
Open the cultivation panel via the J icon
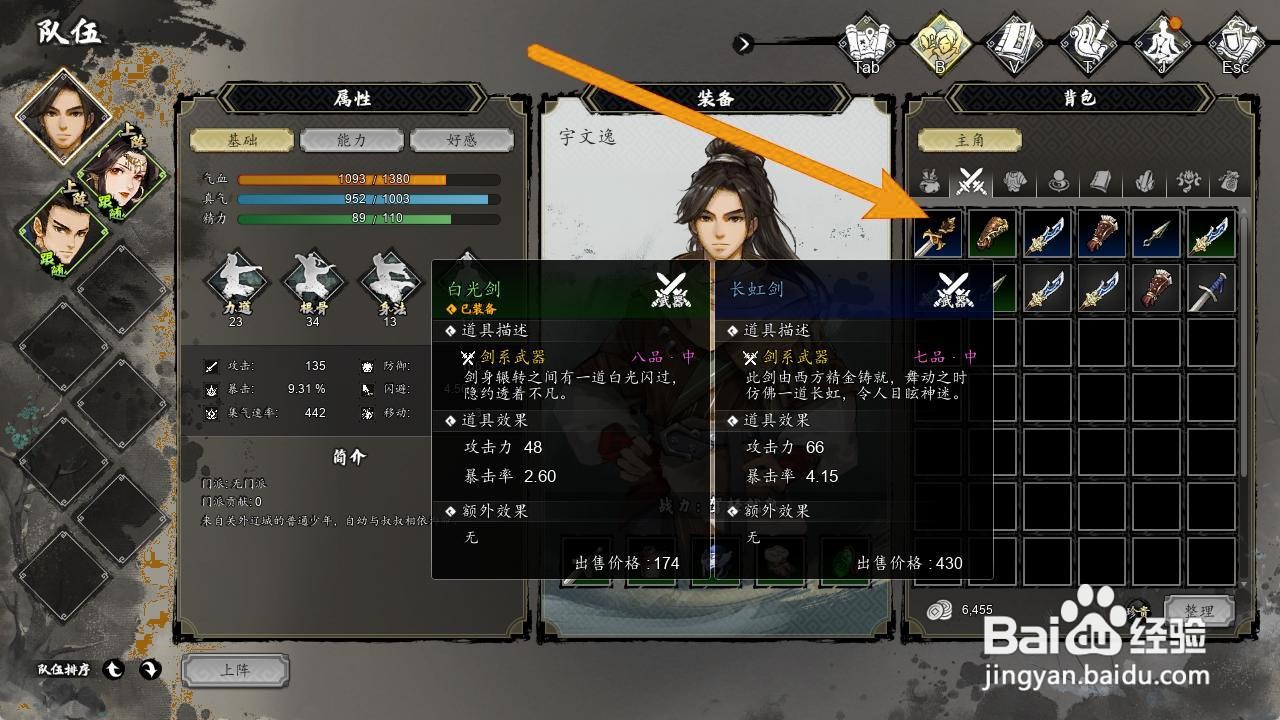pos(1163,42)
